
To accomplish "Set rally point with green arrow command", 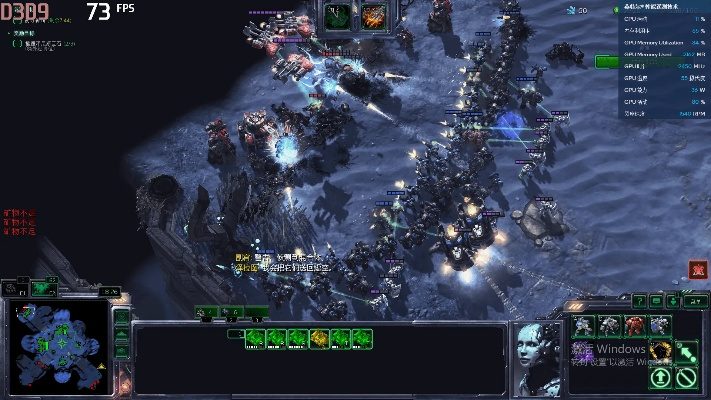I will click(686, 350).
